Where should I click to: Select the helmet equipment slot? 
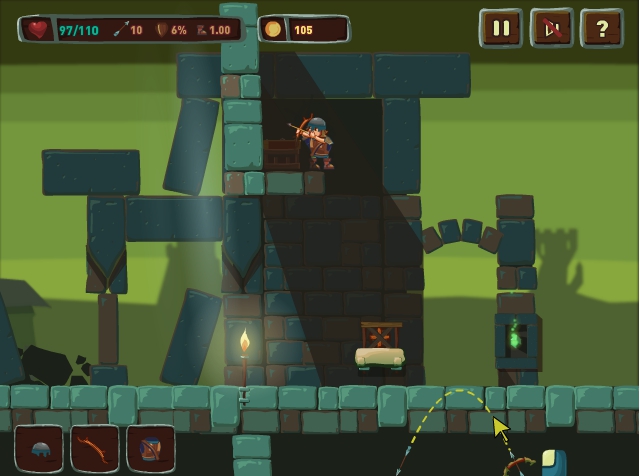[x=39, y=449]
